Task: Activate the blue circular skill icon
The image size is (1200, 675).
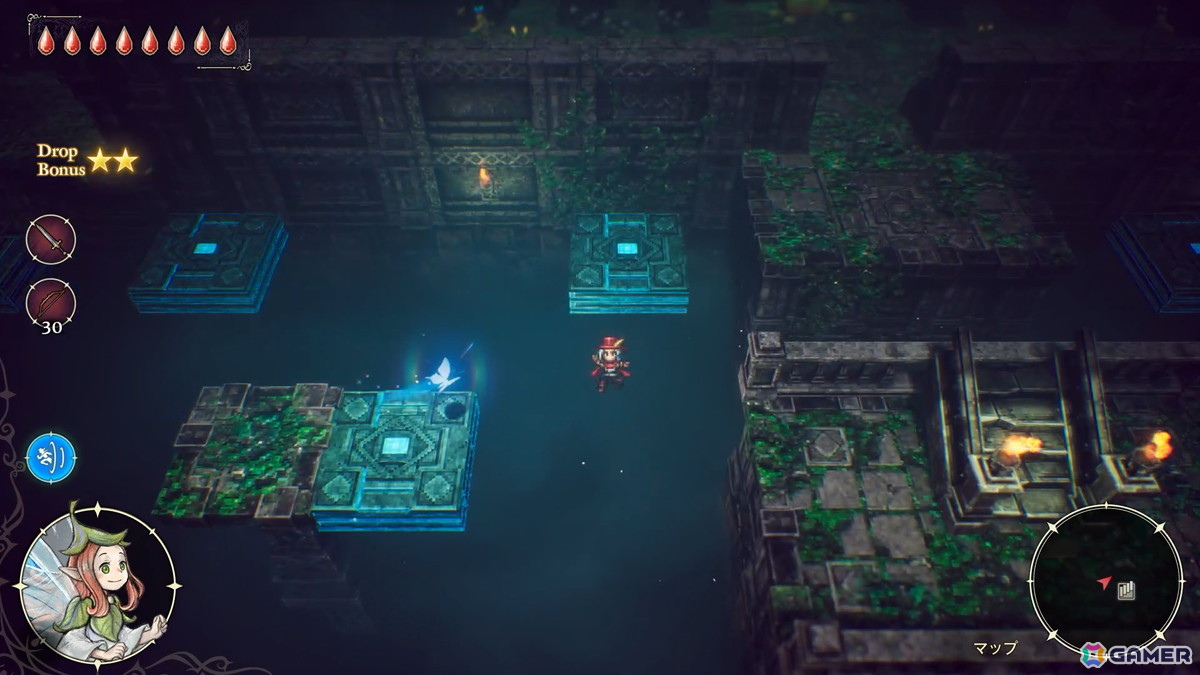Action: coord(51,457)
